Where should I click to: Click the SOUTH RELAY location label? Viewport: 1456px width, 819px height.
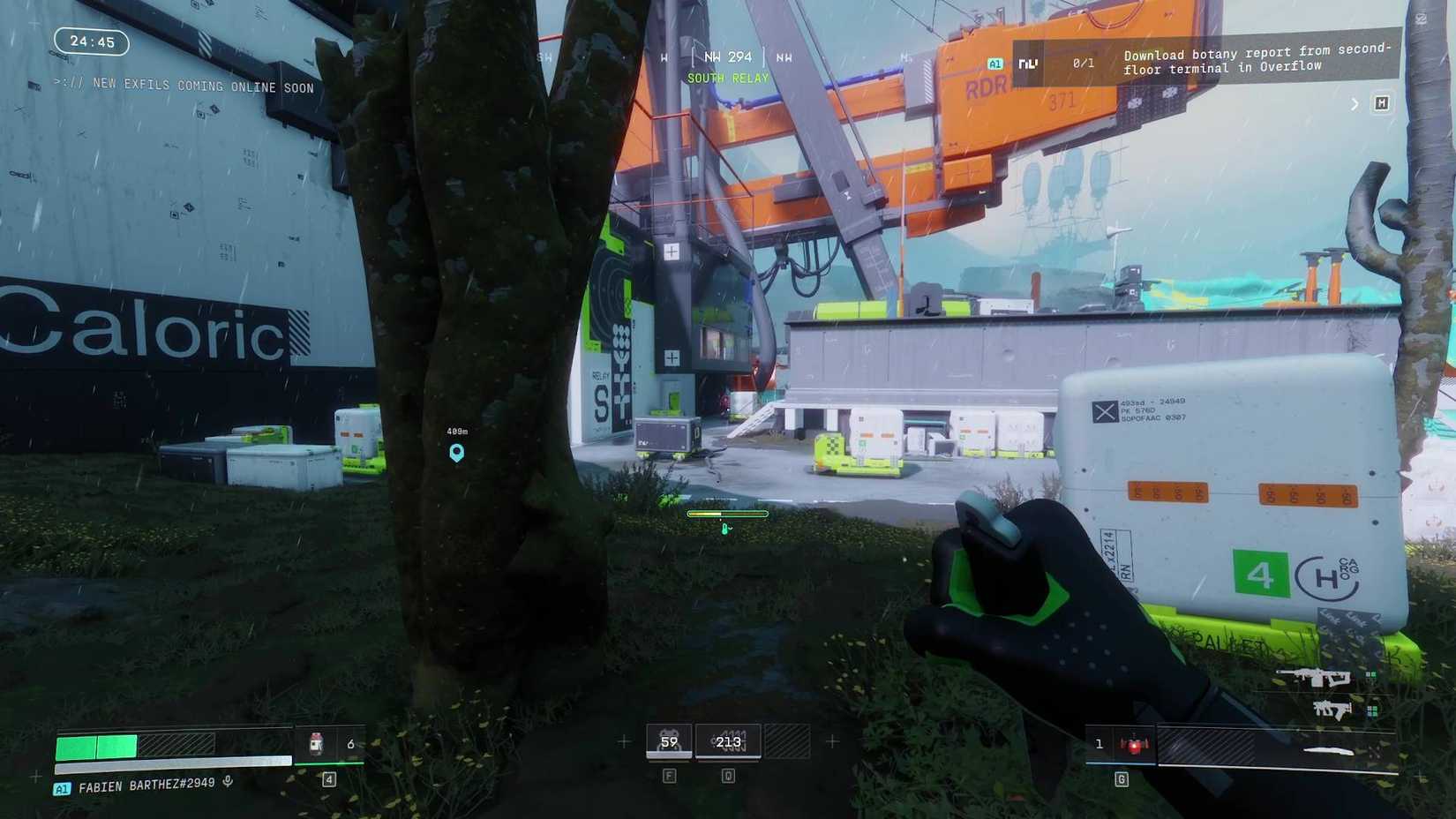pyautogui.click(x=728, y=78)
